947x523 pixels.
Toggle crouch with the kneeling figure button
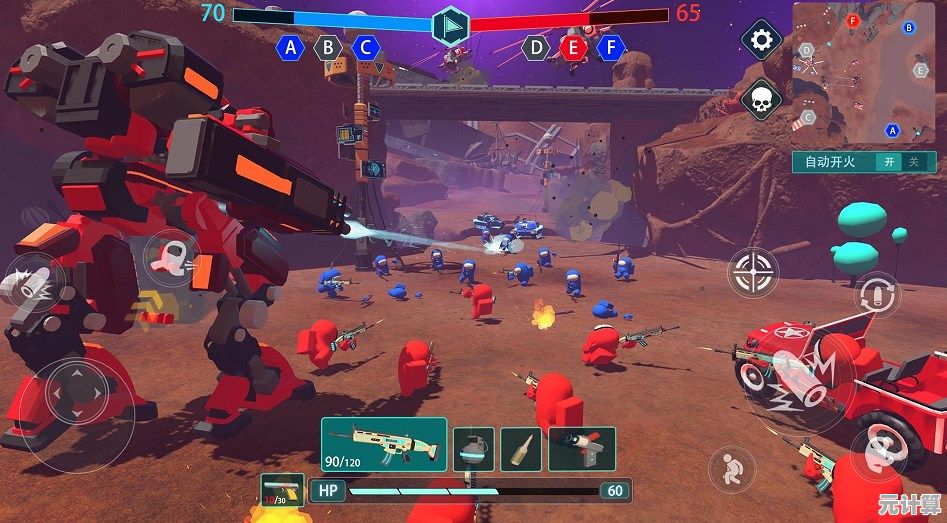click(x=732, y=468)
